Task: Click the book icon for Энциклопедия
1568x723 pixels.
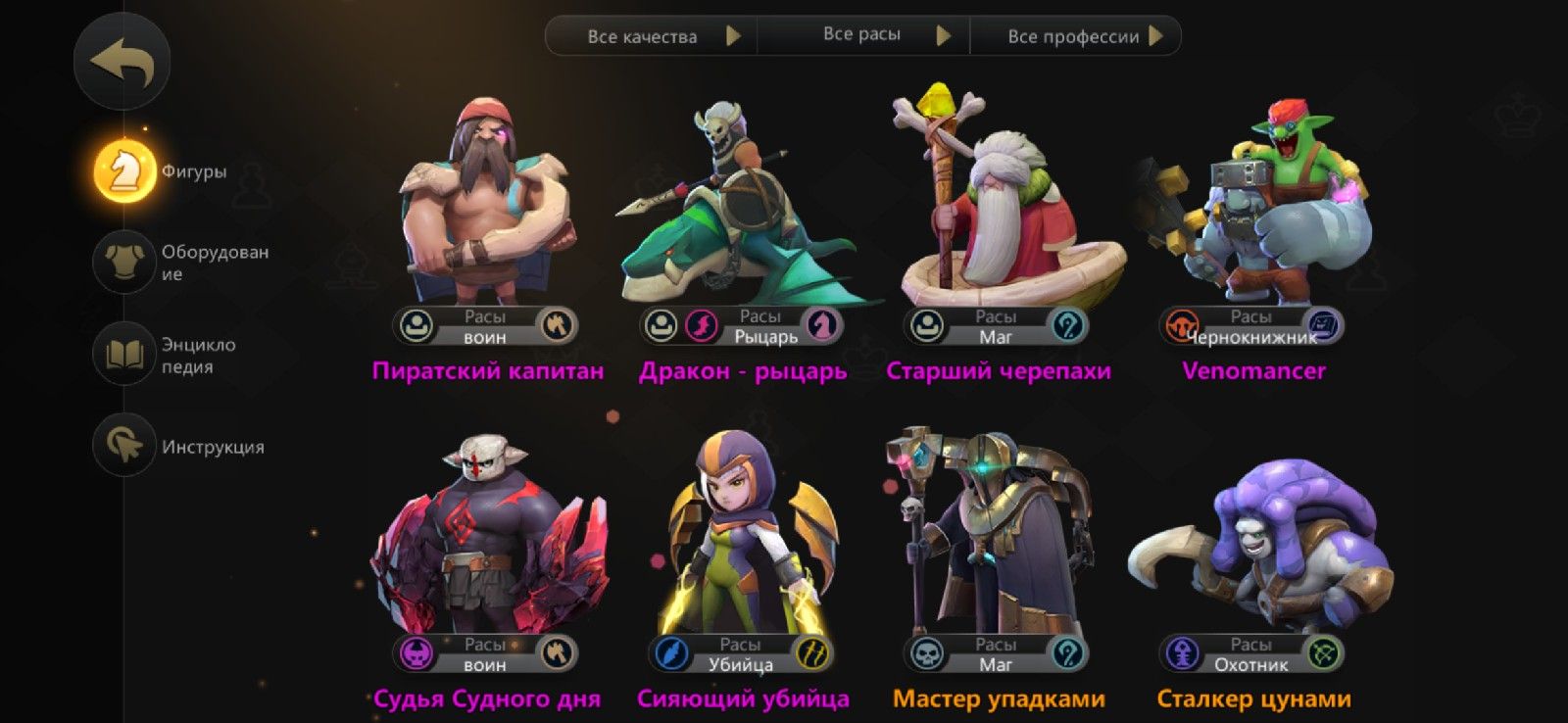Action: point(122,353)
